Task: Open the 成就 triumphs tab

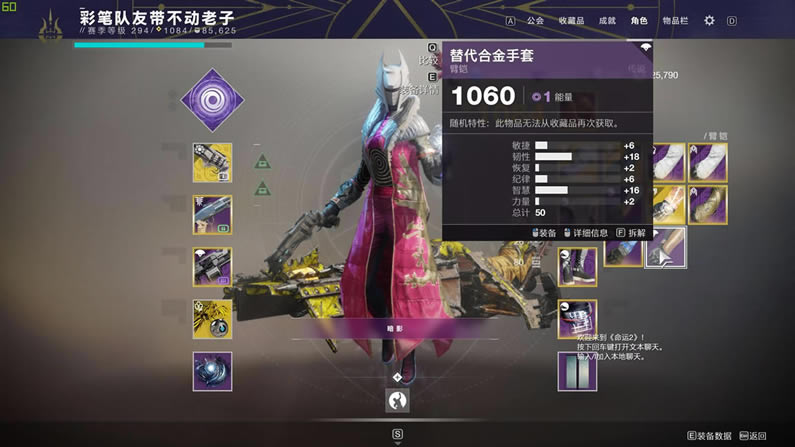Action: pos(606,20)
